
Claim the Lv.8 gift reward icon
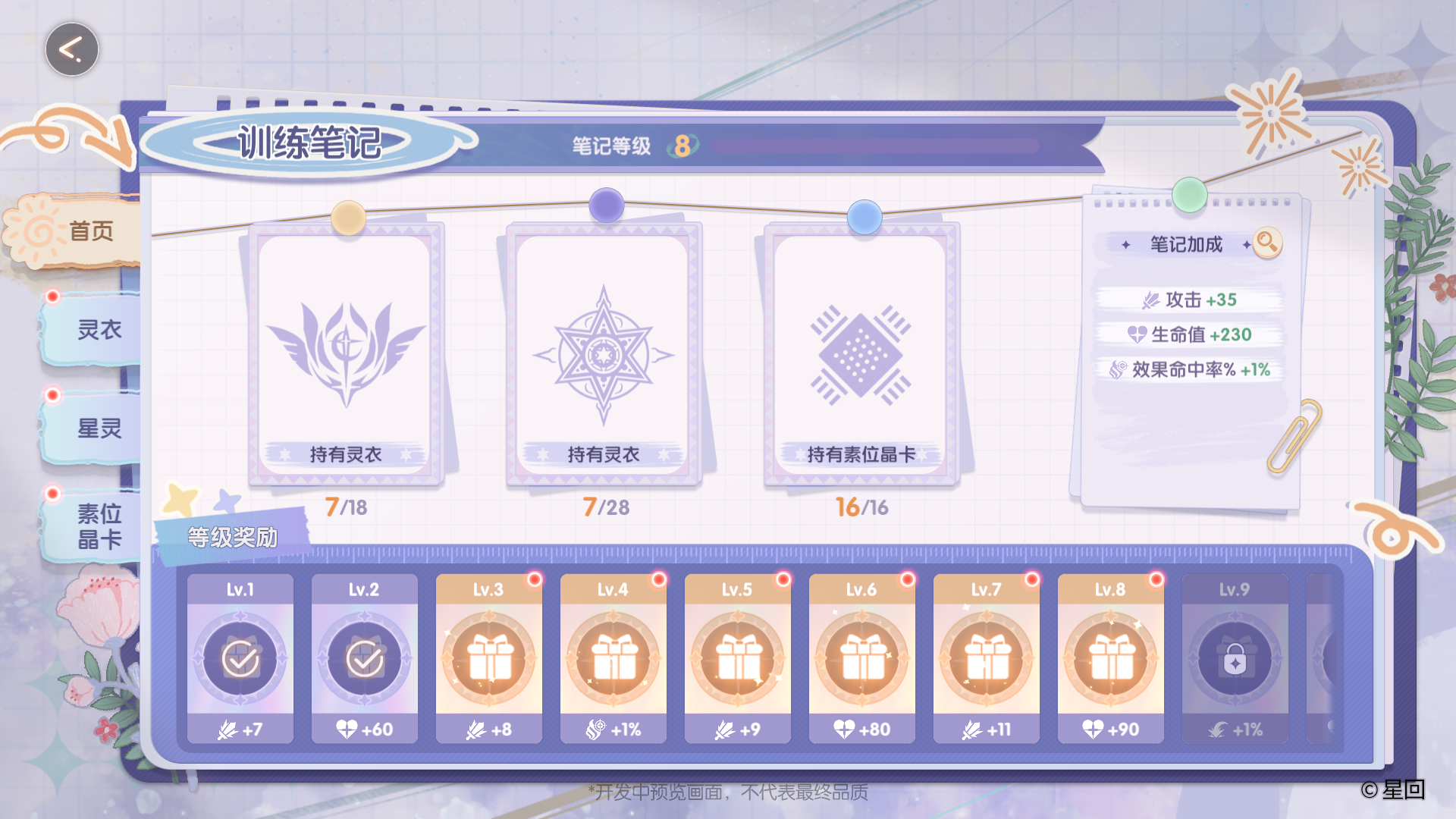[x=1110, y=660]
